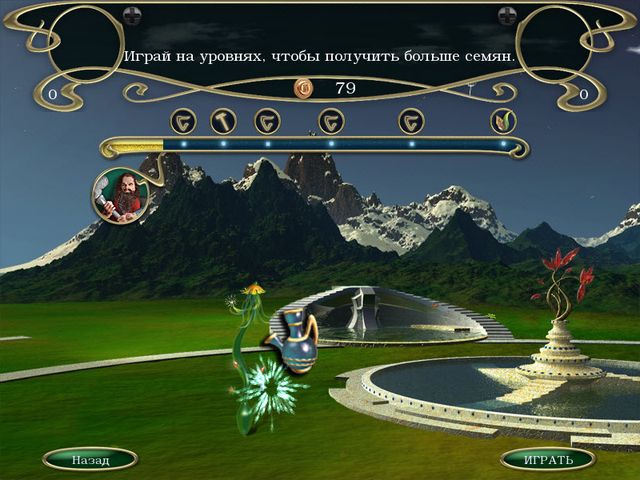Select the hammer icon above the progress bar
The width and height of the screenshot is (640, 480).
pos(222,121)
